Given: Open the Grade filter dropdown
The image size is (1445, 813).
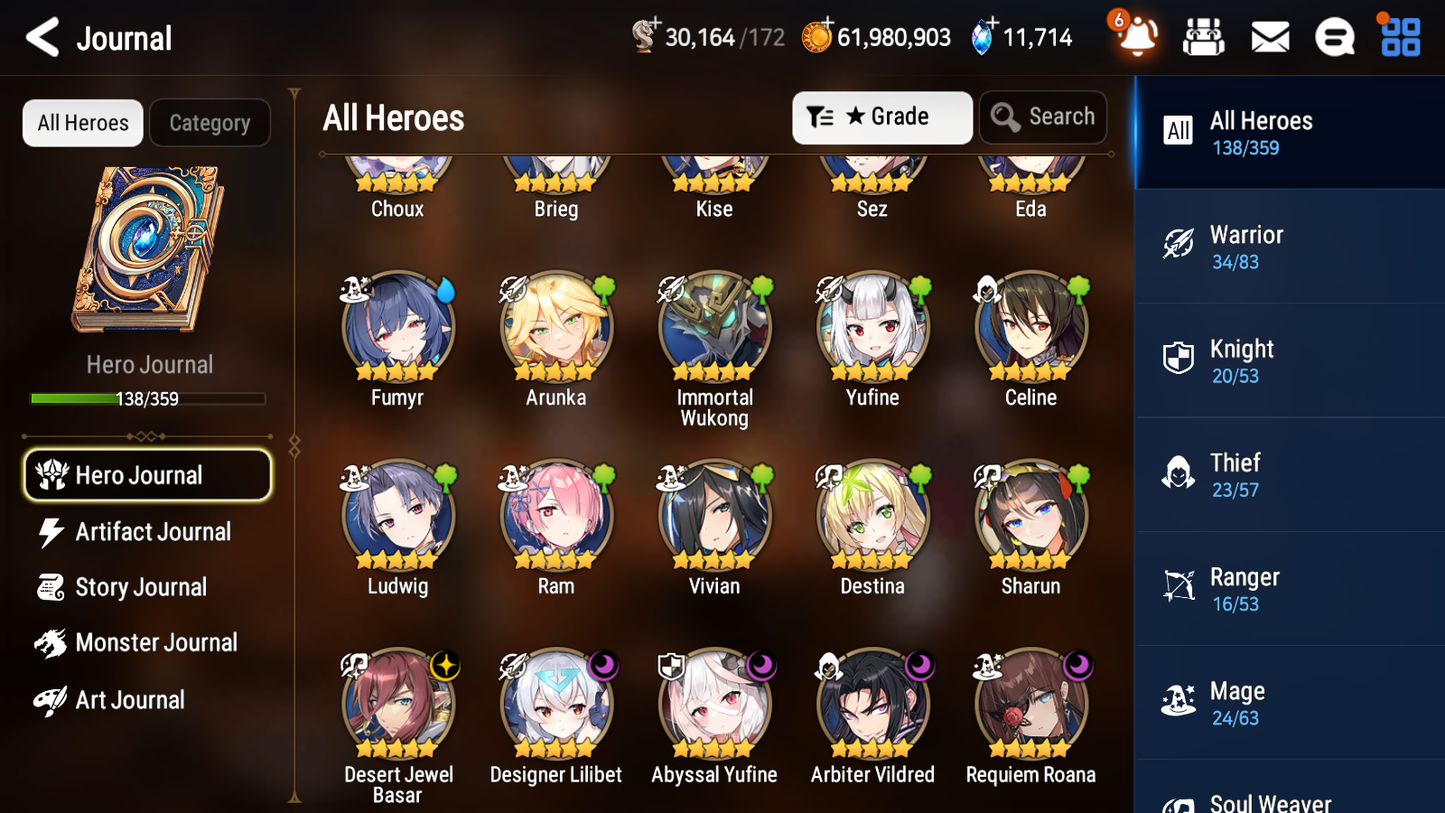Looking at the screenshot, I should coord(882,117).
